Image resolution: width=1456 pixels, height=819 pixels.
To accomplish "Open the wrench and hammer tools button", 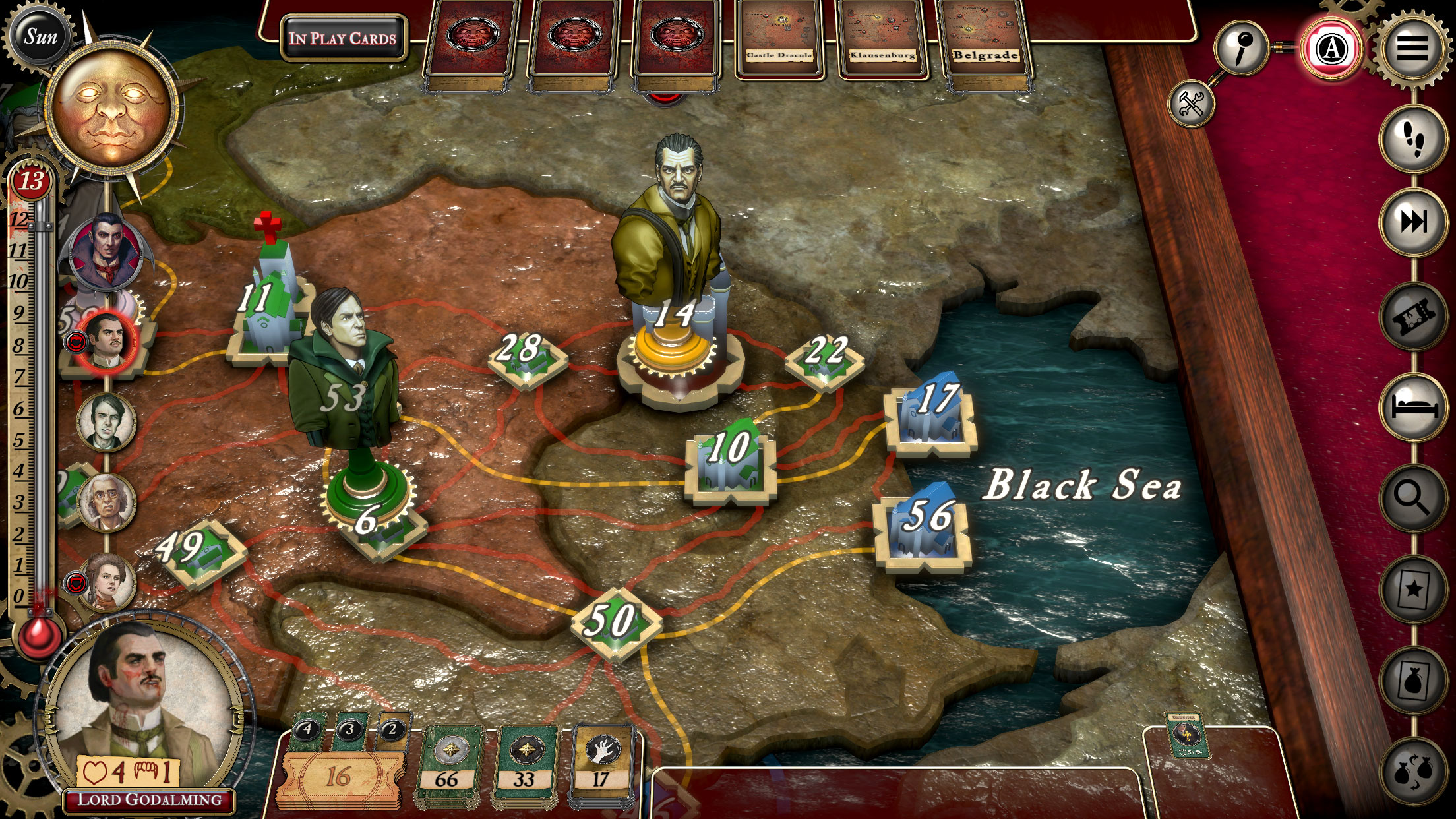I will (x=1191, y=104).
